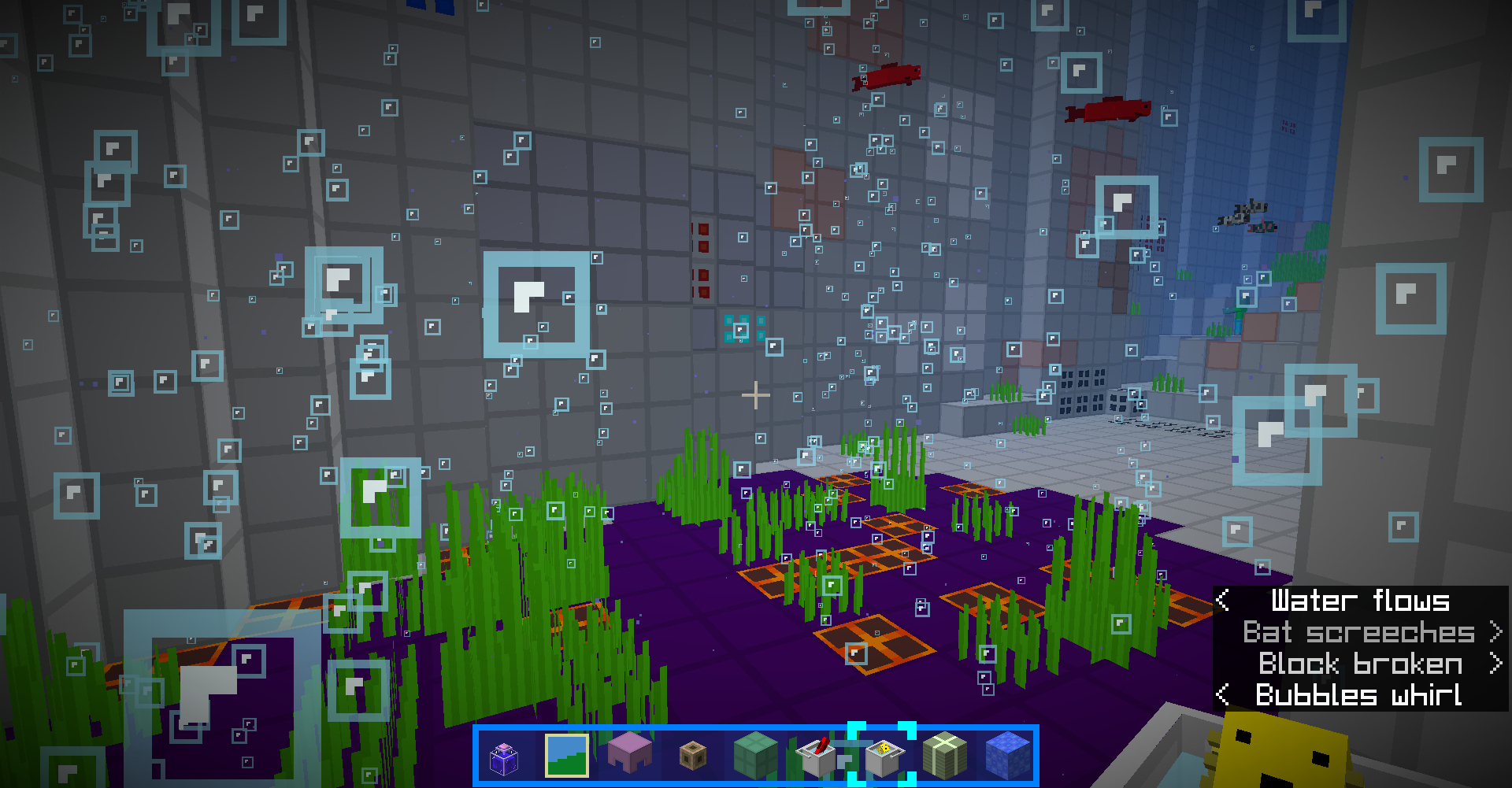Pick the green prismarine block slot
The width and height of the screenshot is (1512, 788).
756,756
